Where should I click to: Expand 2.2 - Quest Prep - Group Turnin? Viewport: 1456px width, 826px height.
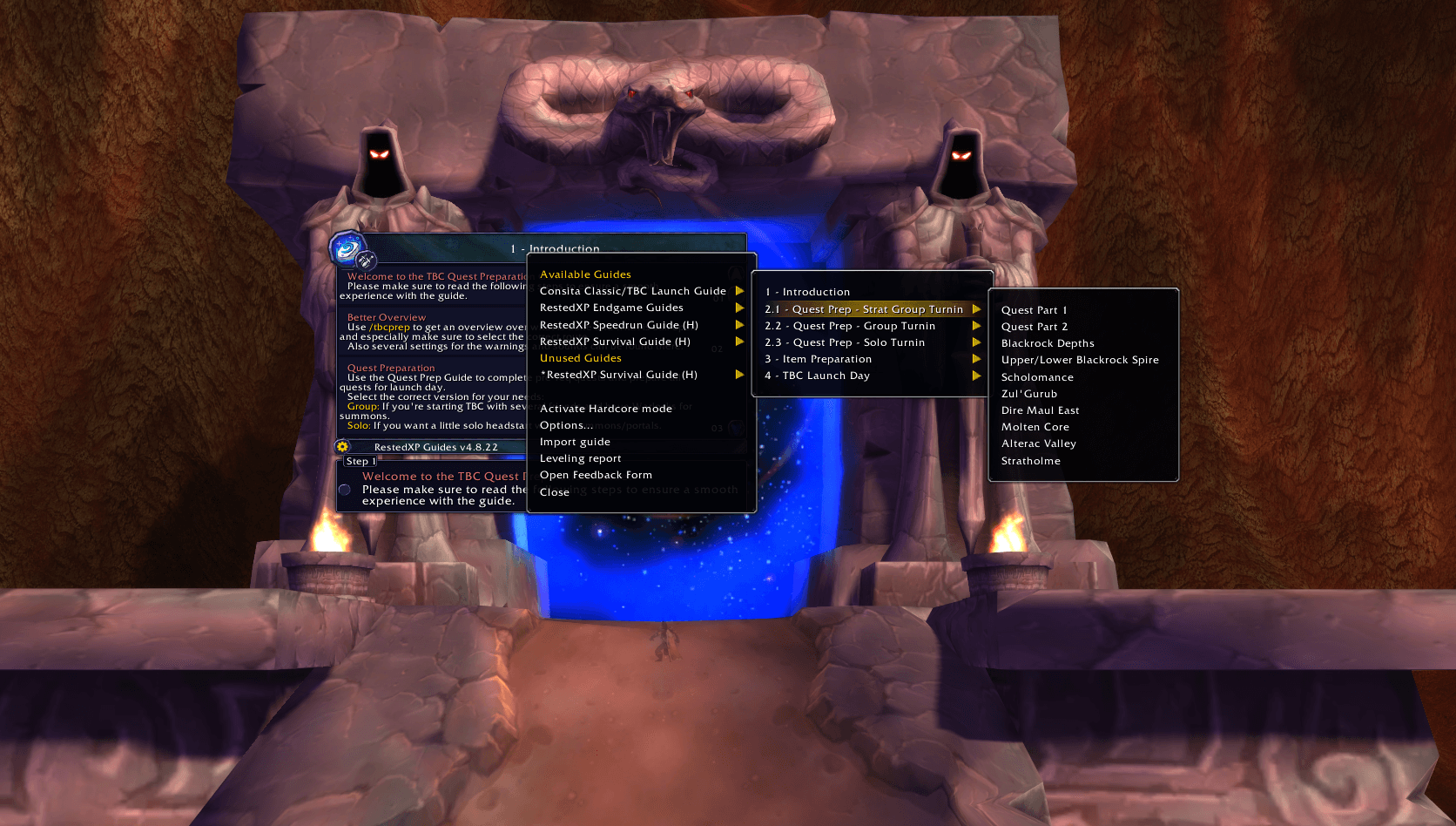976,325
